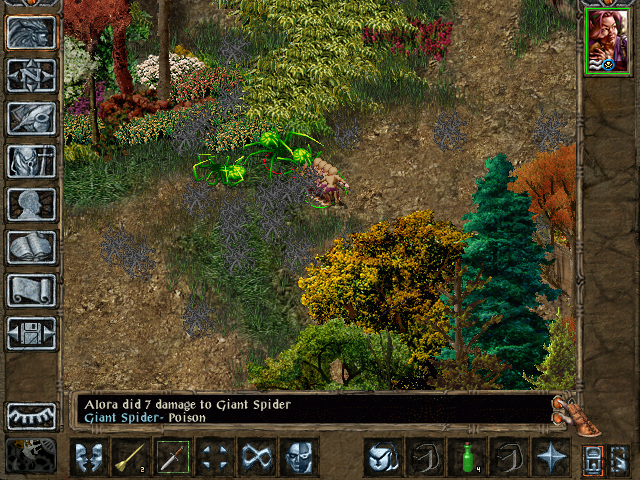Open the options menu via floppy disk
The width and height of the screenshot is (640, 480).
[31, 333]
